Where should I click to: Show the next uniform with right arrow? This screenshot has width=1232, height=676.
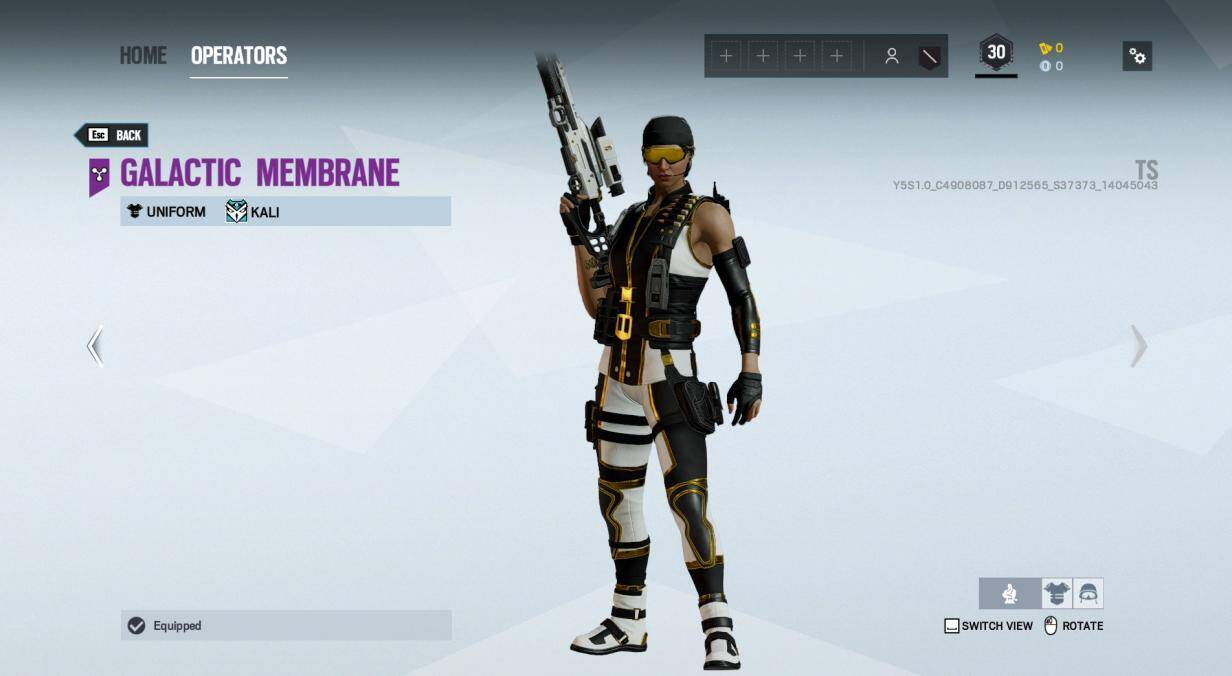(x=1138, y=346)
